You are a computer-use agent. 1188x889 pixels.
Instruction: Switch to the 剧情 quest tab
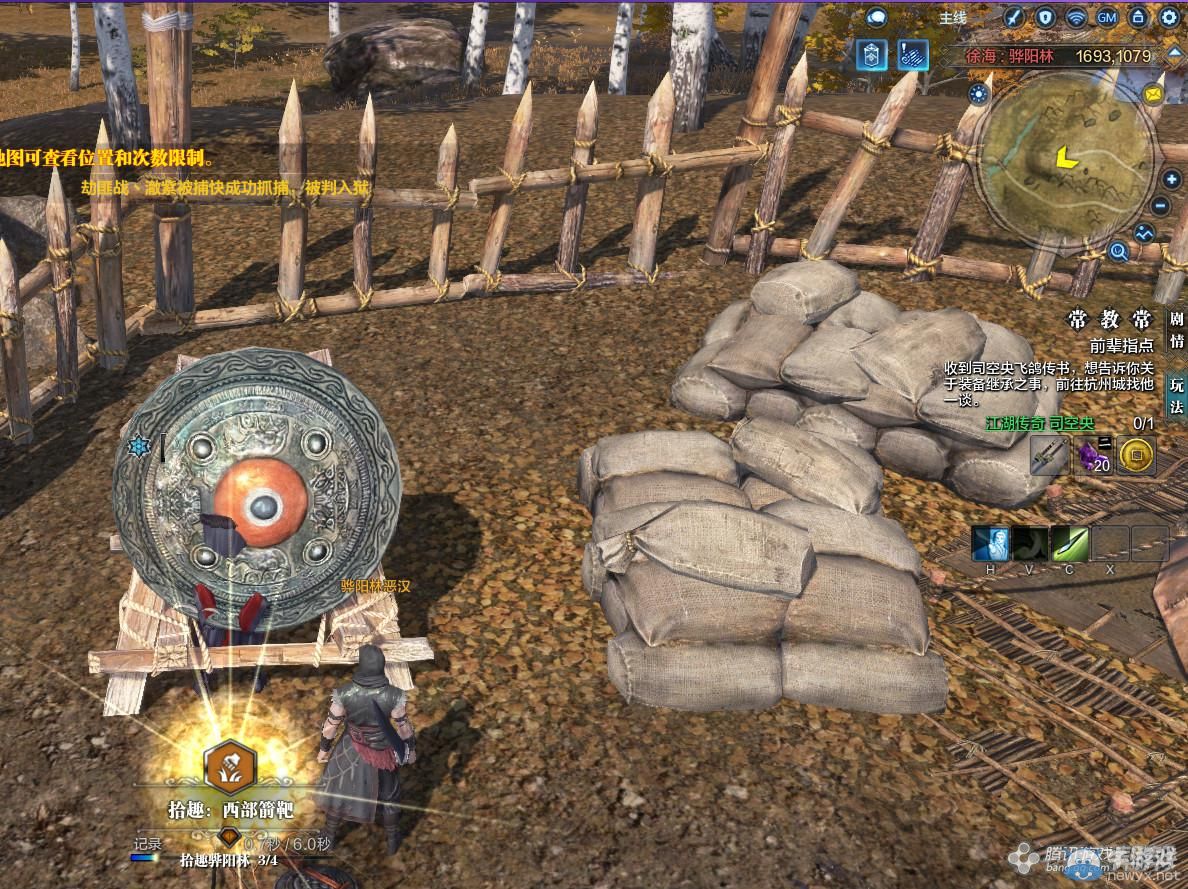1177,328
